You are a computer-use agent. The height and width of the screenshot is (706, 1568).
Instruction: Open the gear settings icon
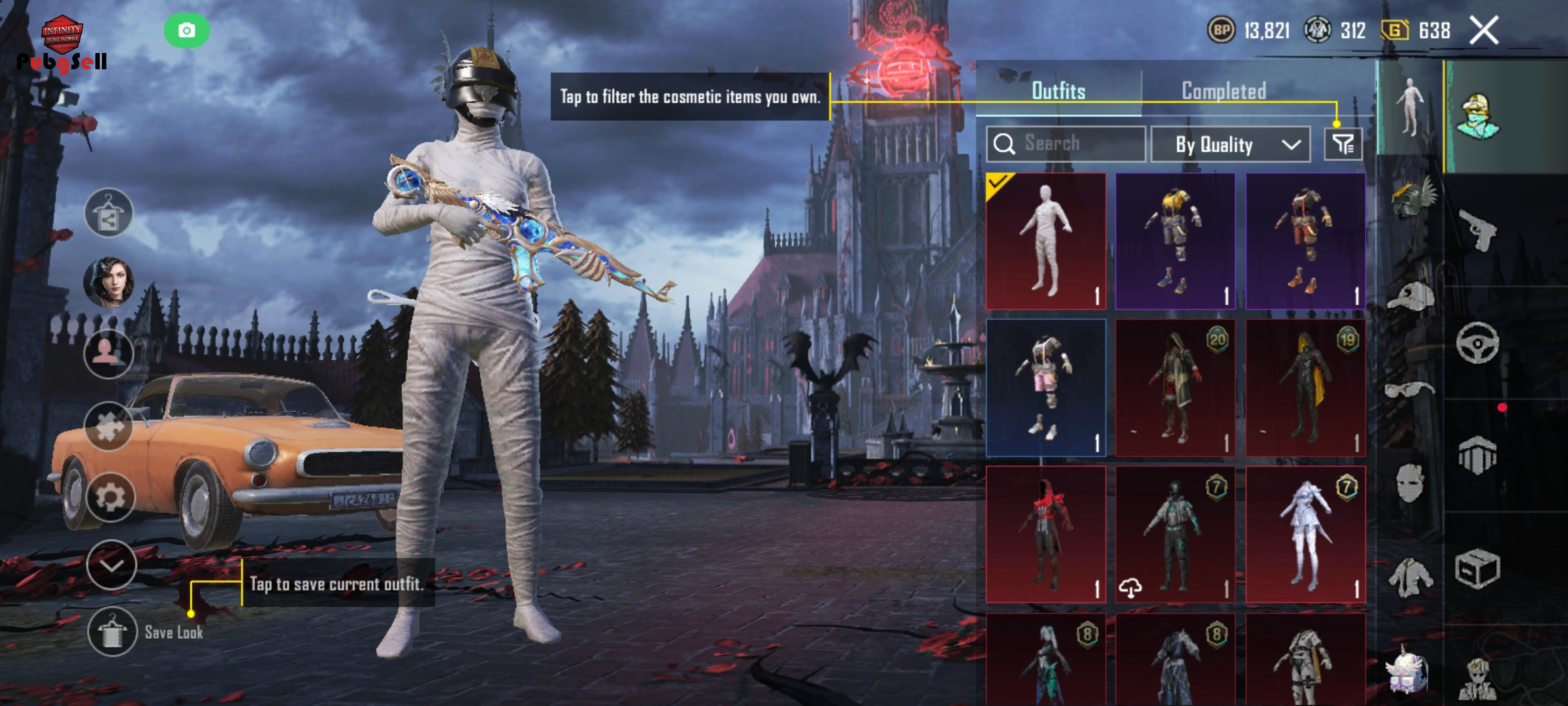110,497
